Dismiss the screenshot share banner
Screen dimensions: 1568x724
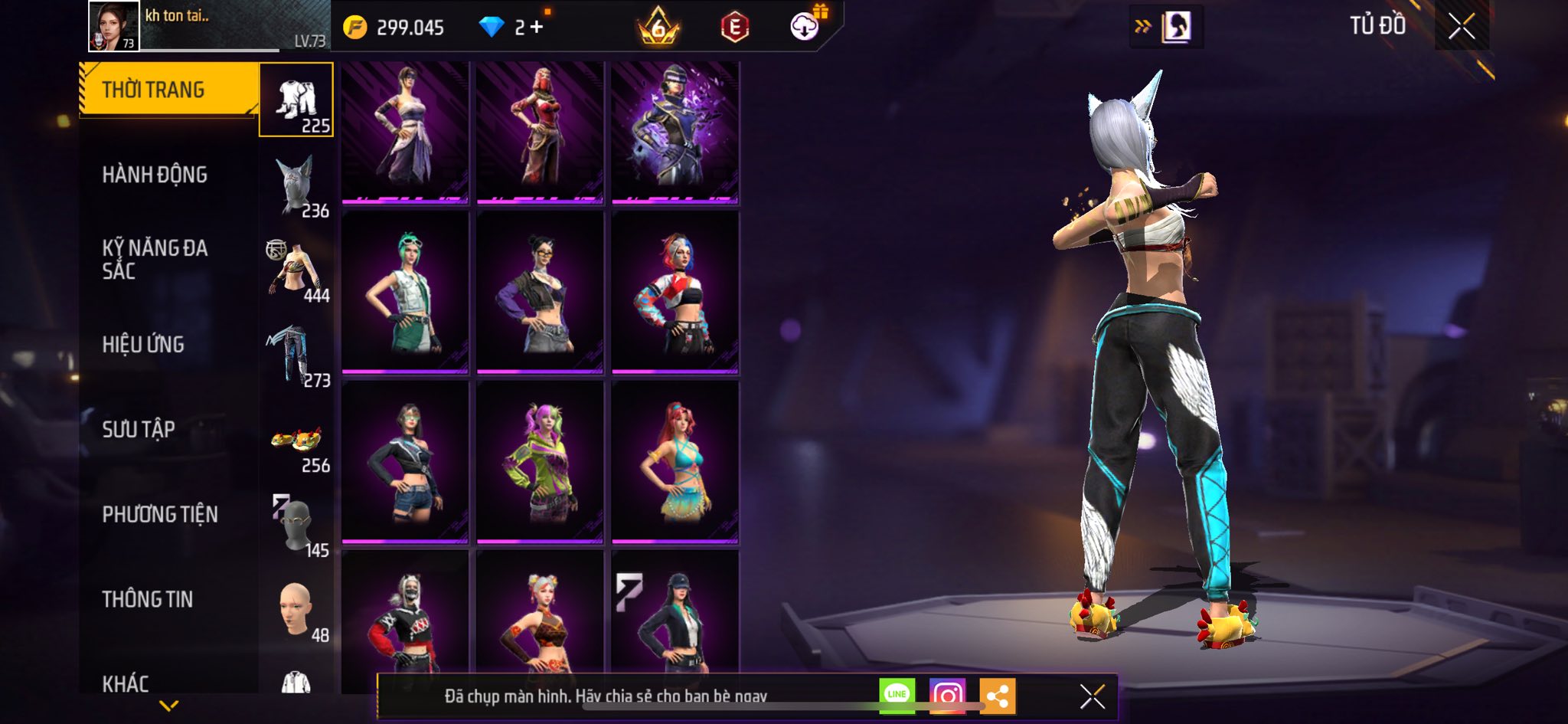click(1092, 696)
